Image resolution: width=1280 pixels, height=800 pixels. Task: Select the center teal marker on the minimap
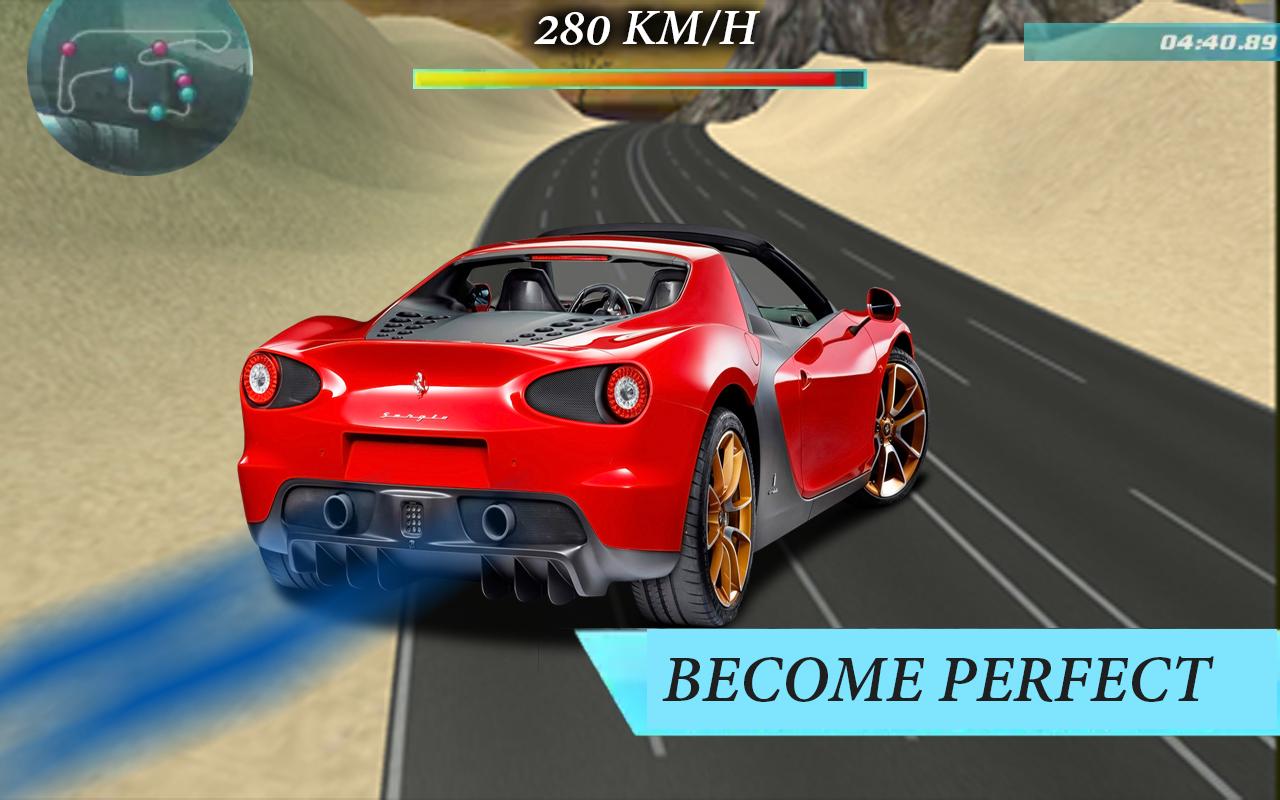point(120,73)
